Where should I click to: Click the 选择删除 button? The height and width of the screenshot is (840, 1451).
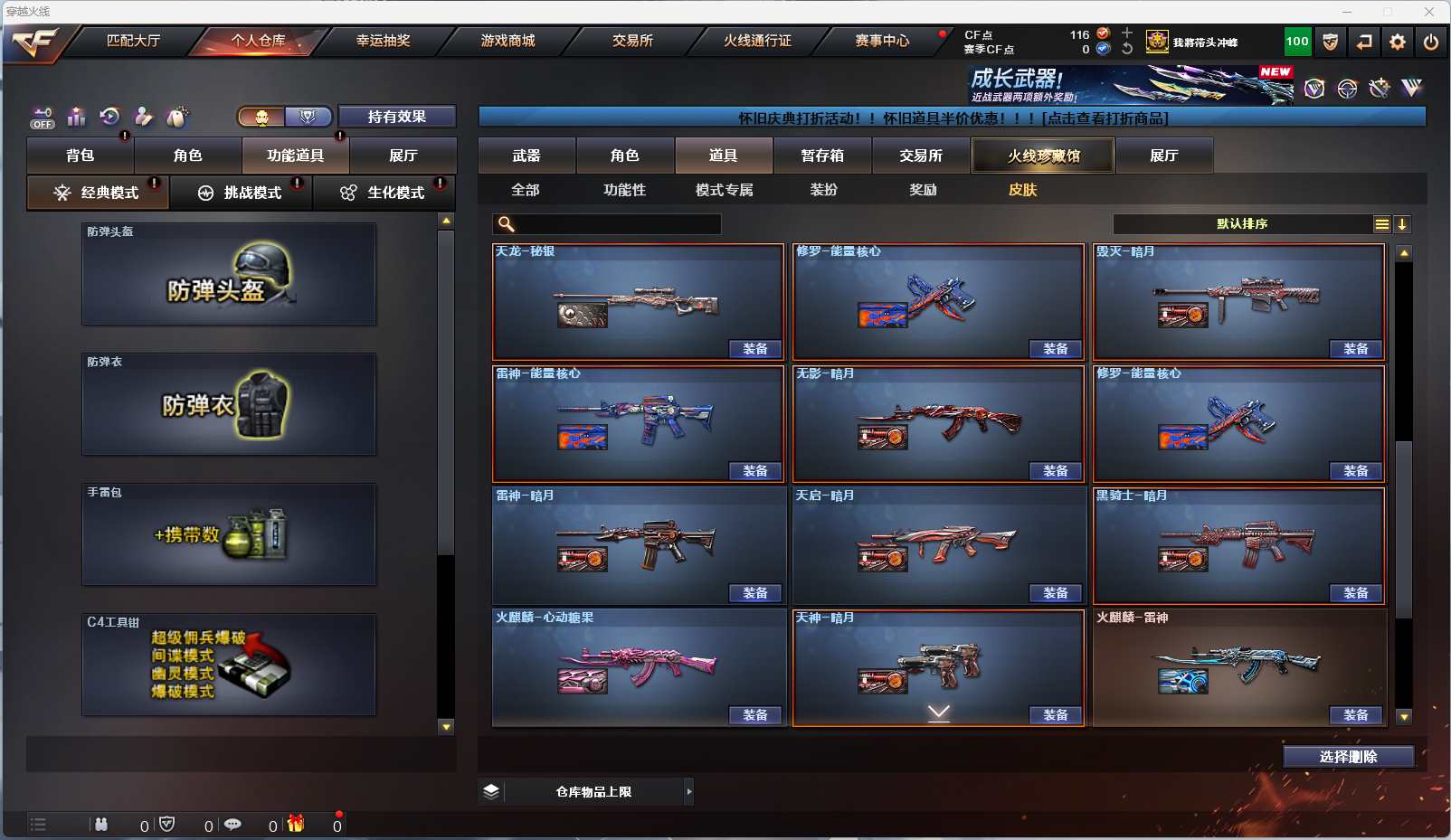coord(1348,757)
